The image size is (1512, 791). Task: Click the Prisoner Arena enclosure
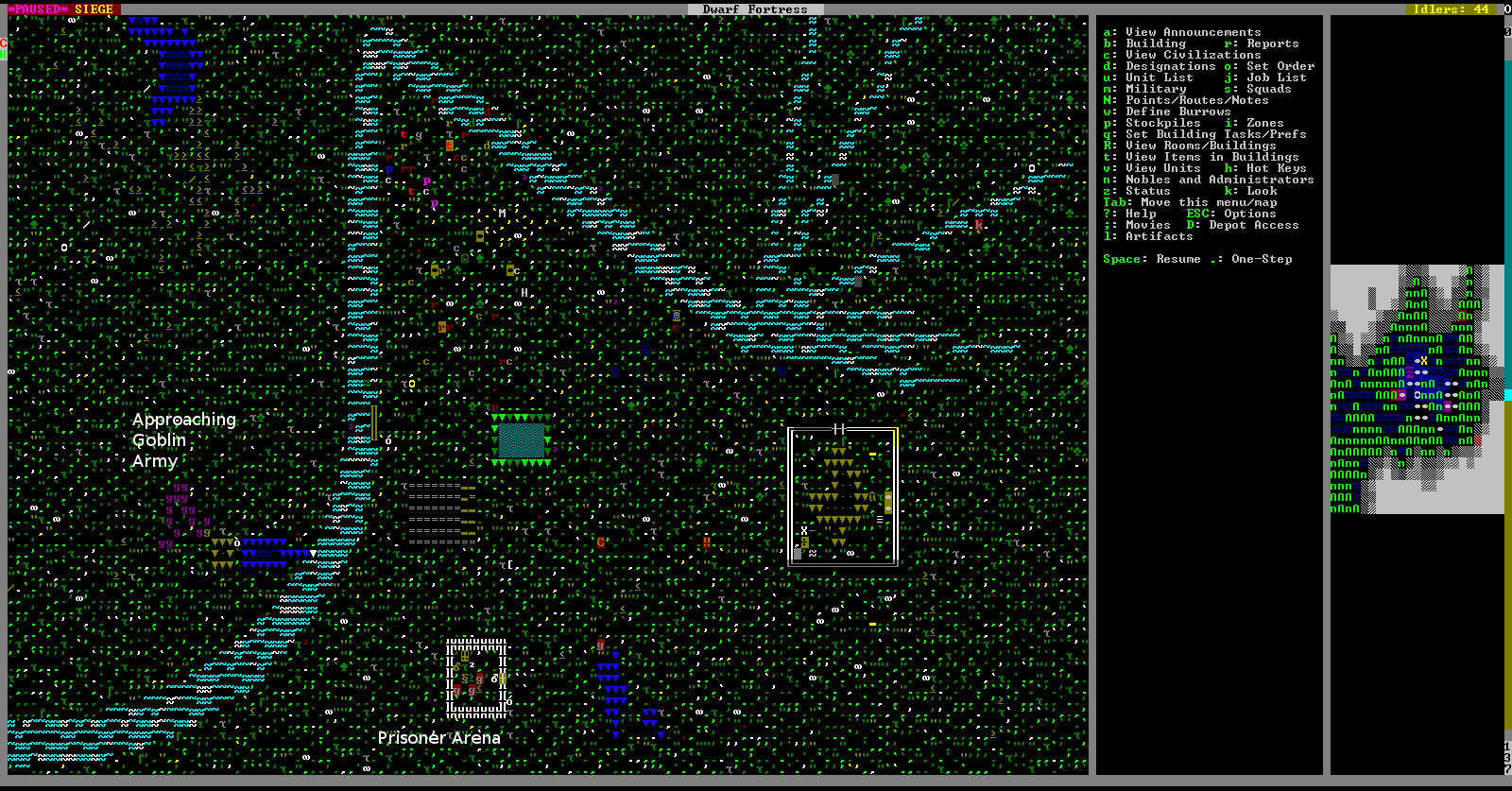[x=475, y=677]
